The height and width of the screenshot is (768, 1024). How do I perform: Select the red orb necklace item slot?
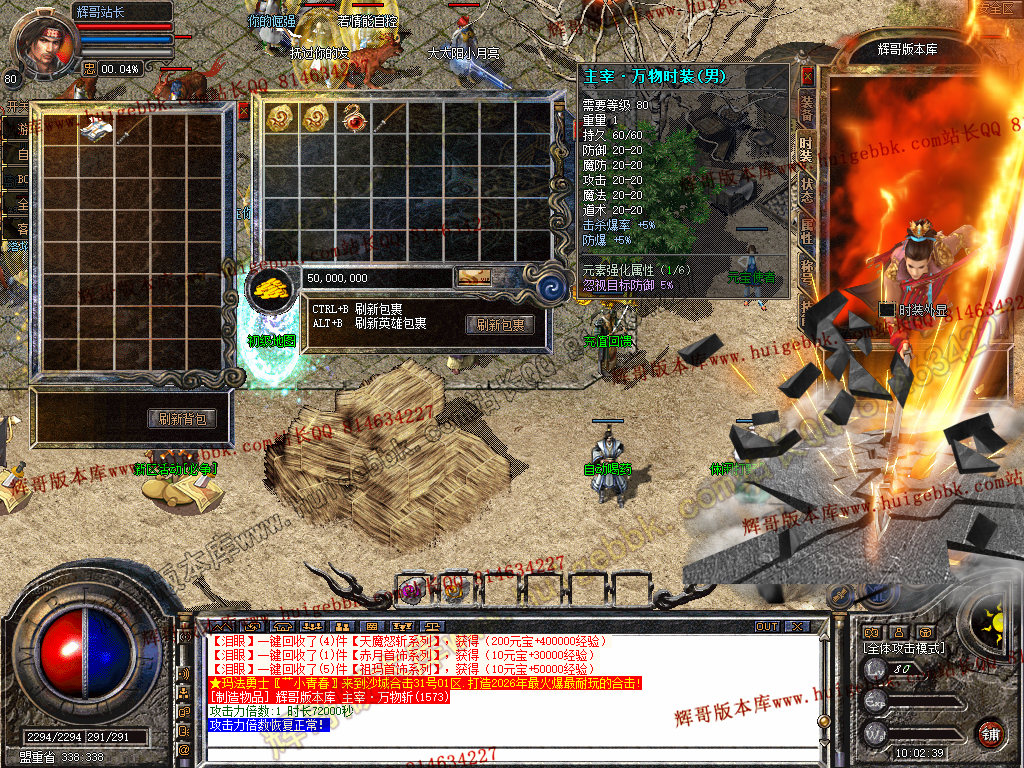(353, 118)
